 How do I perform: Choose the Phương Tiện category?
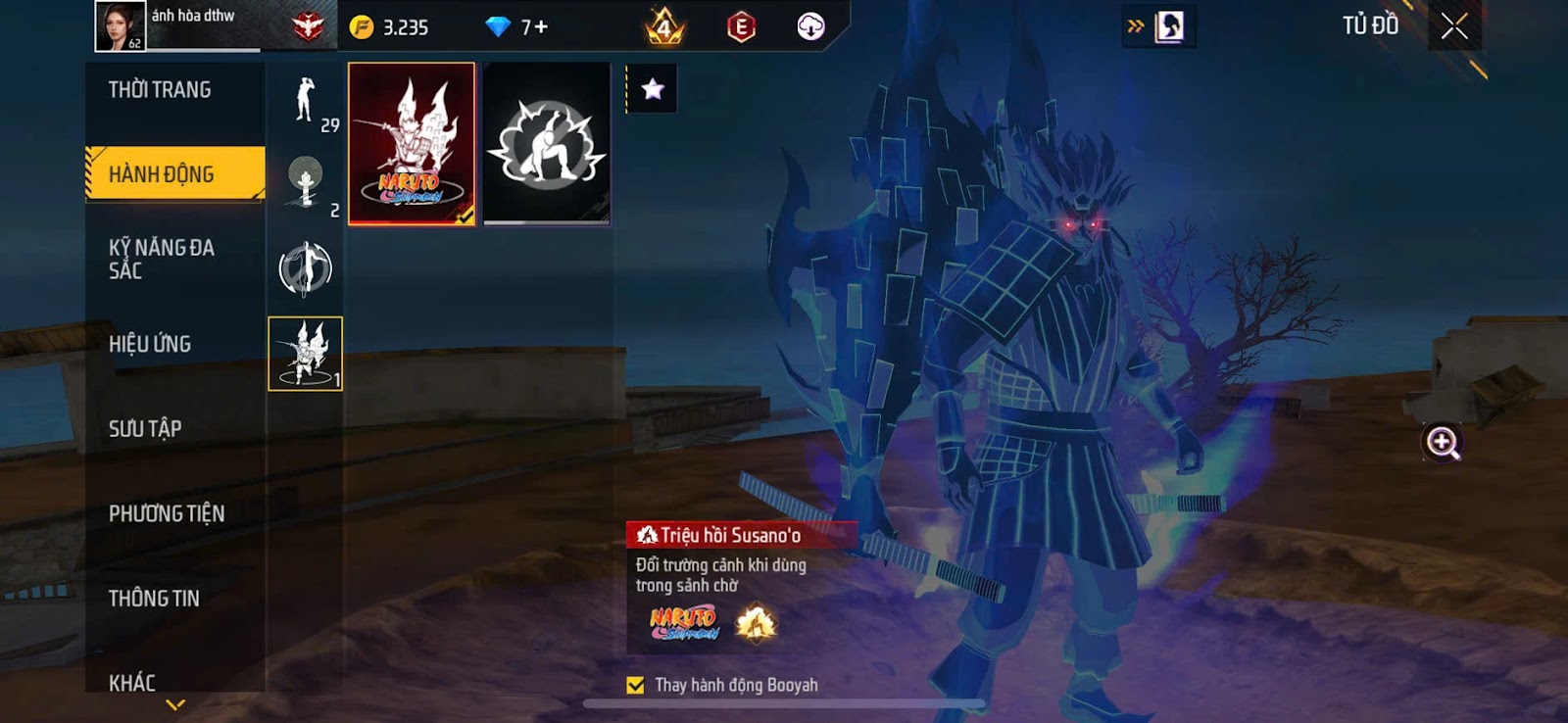point(167,513)
